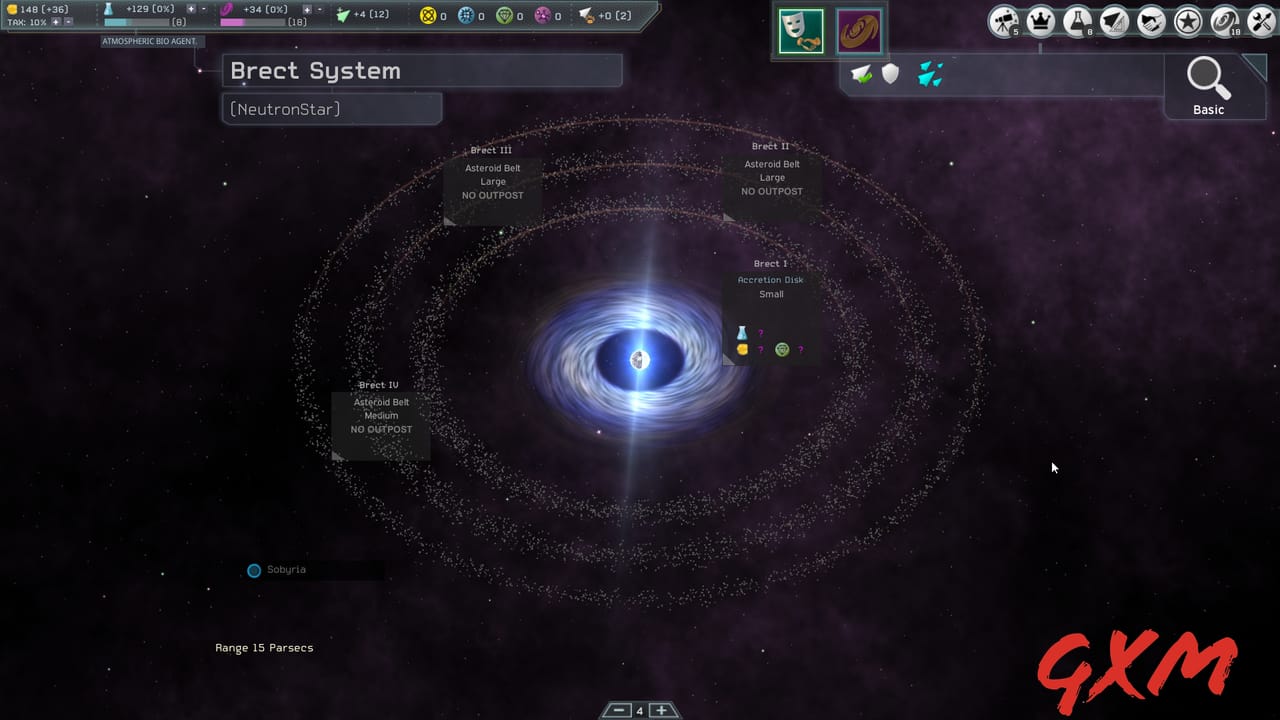Open the ship design screen
Screen dimensions: 1280x720
(x=1115, y=20)
